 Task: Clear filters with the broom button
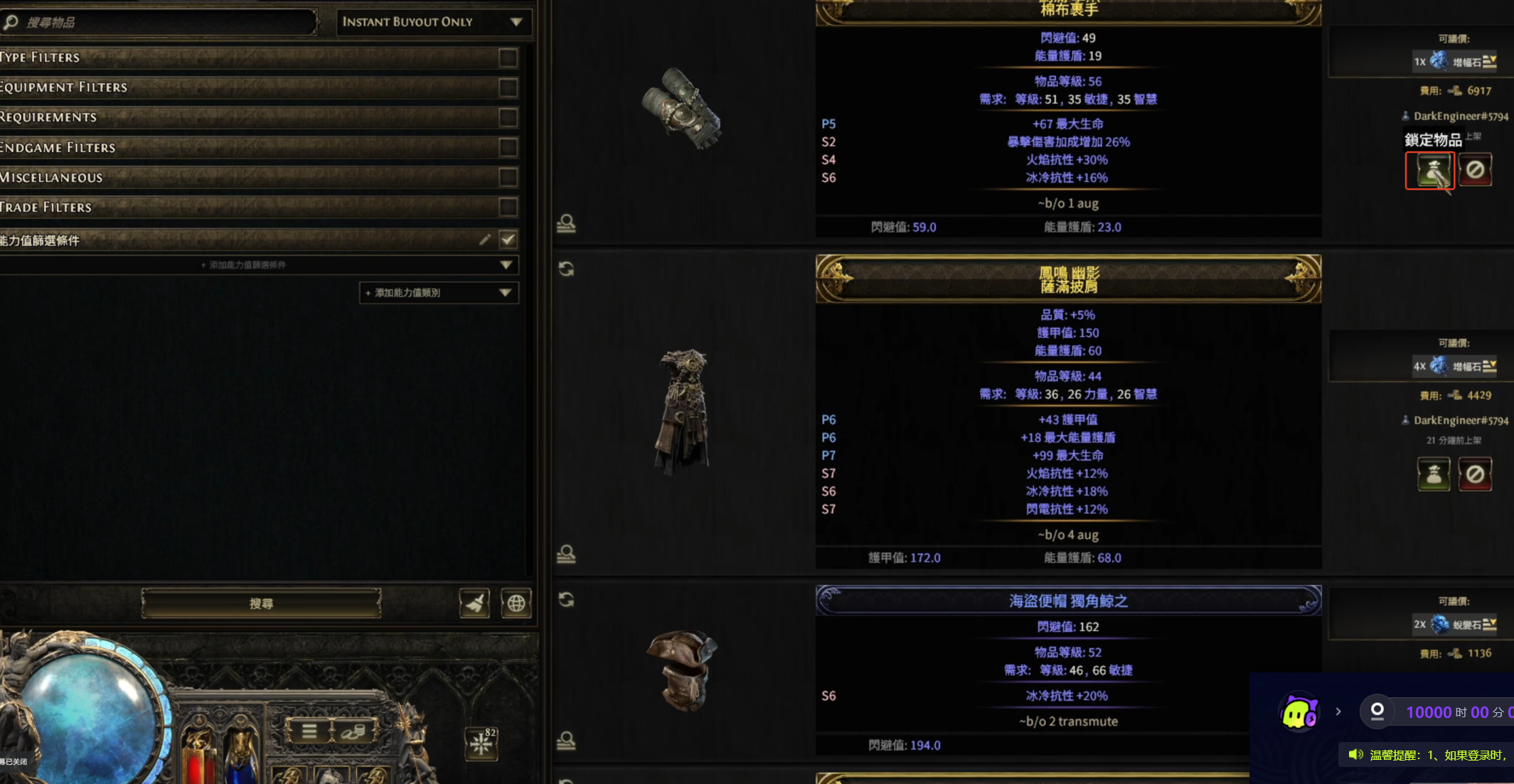point(474,603)
